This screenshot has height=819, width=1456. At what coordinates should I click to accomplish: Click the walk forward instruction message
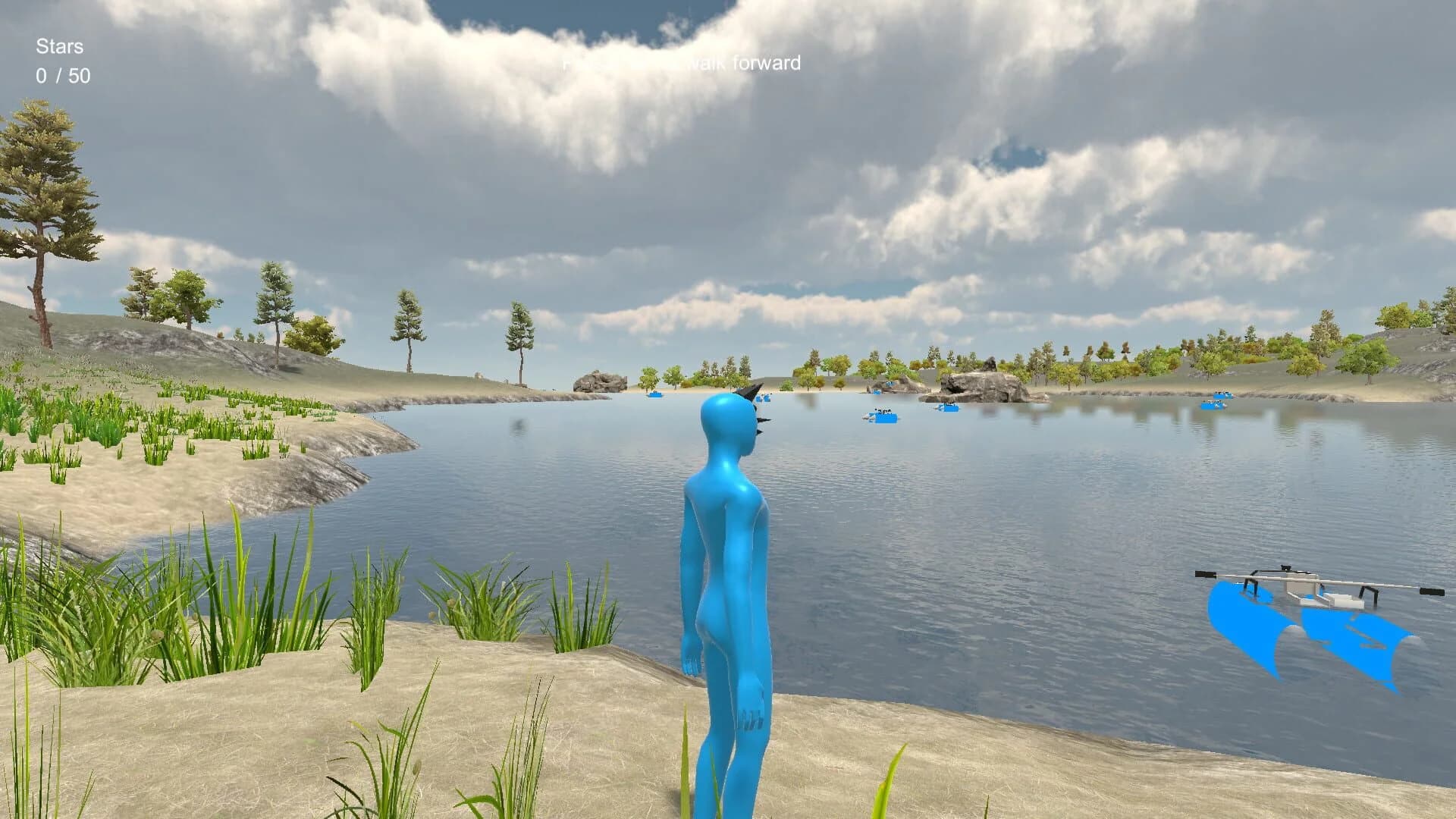682,64
